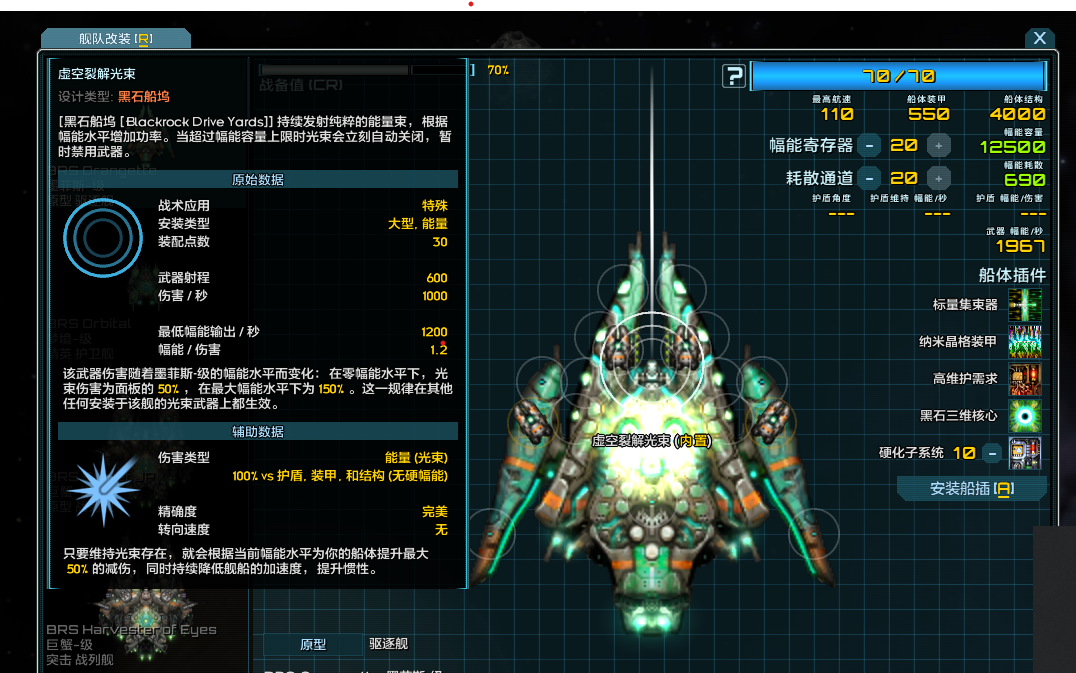Select the 高维护需求 hullmod icon

1025,379
